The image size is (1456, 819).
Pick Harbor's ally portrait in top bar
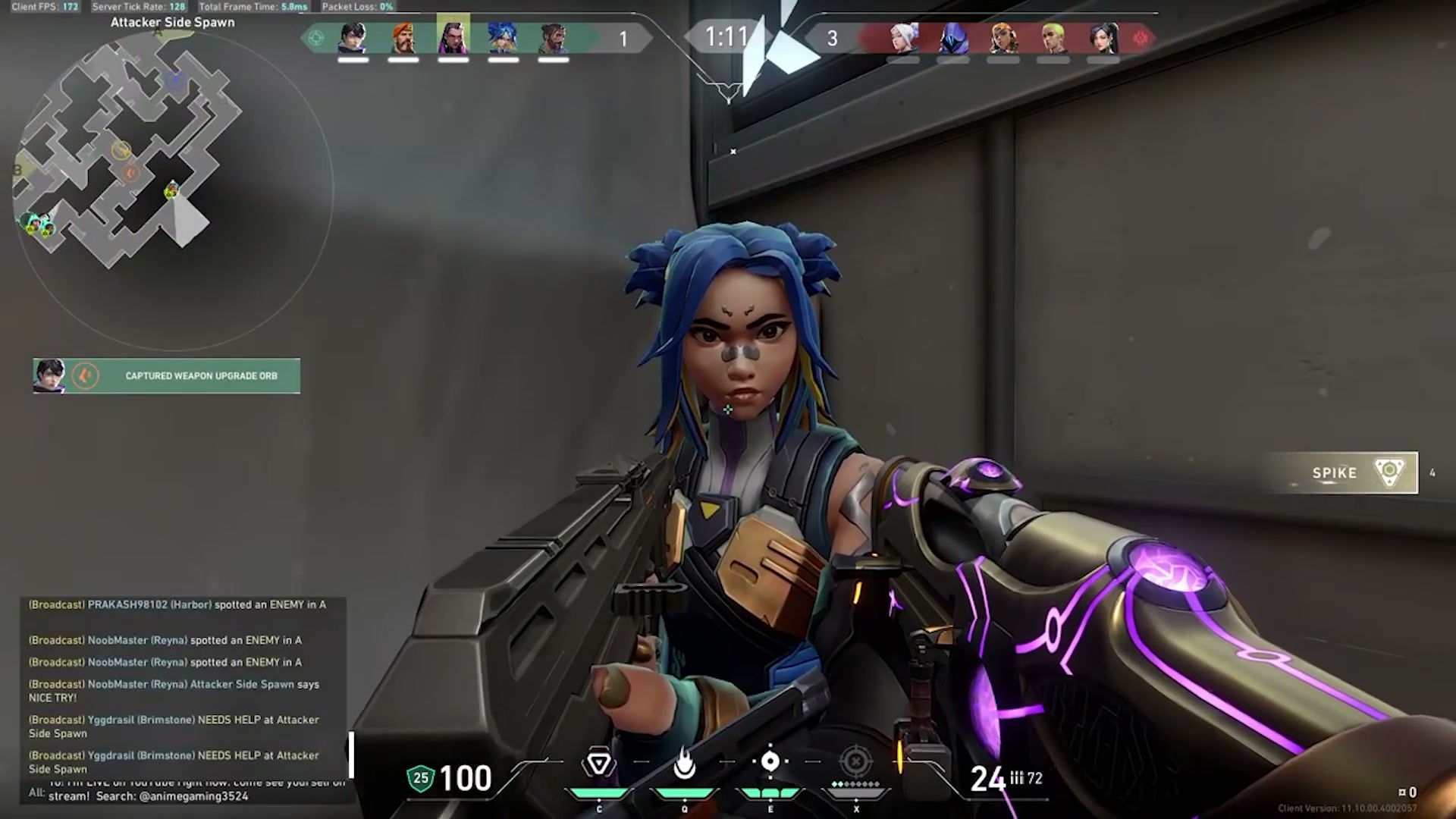553,37
